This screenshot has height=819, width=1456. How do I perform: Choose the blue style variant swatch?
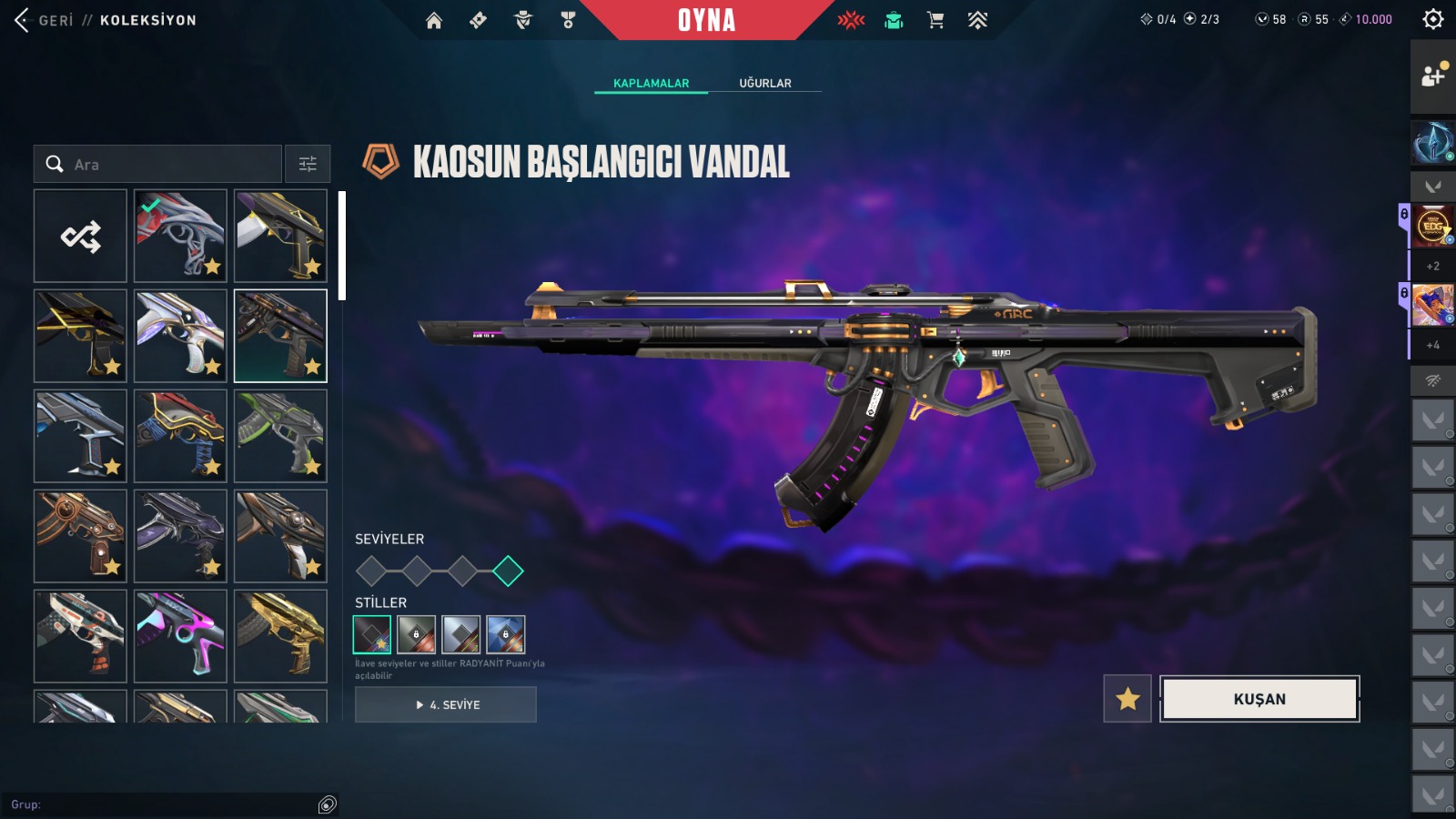[506, 635]
